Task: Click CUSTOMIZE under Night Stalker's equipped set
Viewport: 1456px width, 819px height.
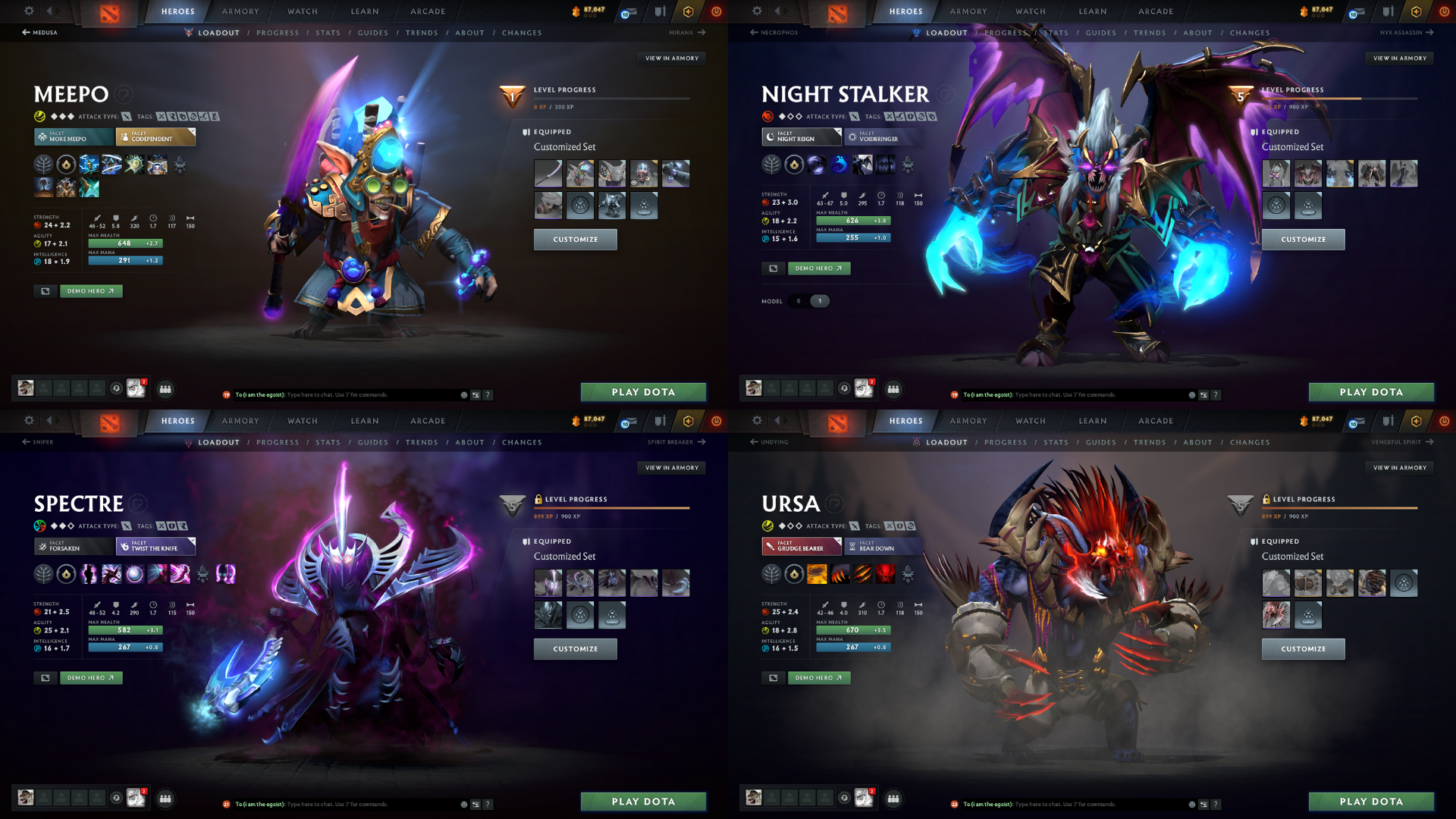Action: pyautogui.click(x=1303, y=239)
